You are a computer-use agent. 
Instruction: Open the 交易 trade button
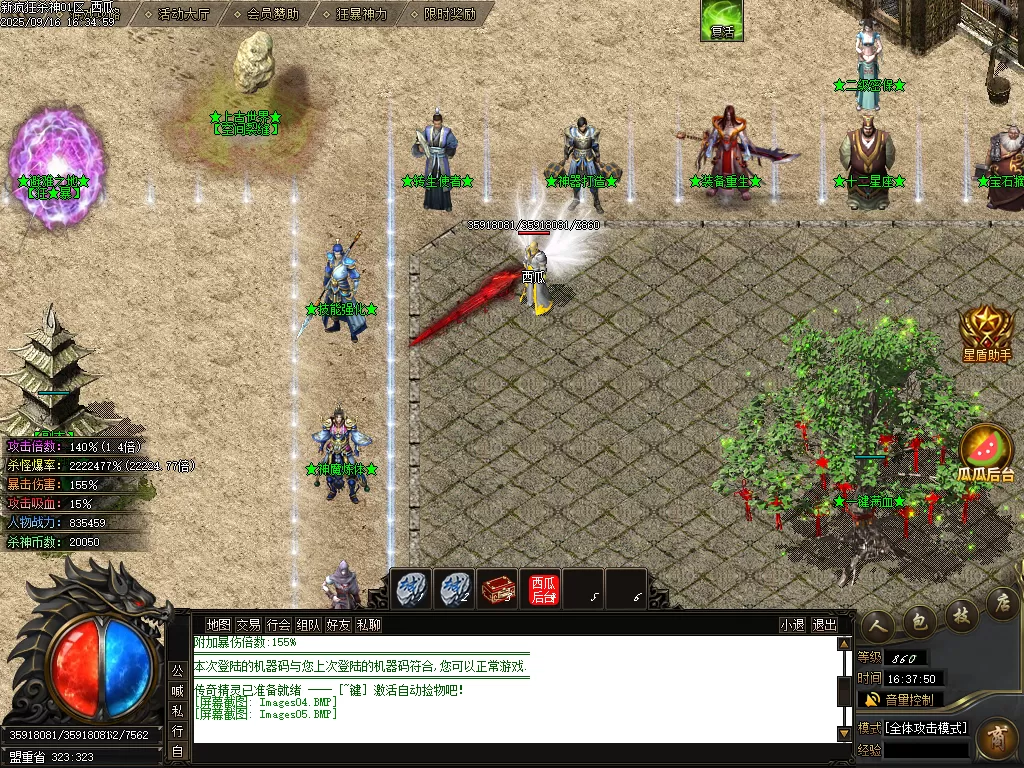point(248,625)
